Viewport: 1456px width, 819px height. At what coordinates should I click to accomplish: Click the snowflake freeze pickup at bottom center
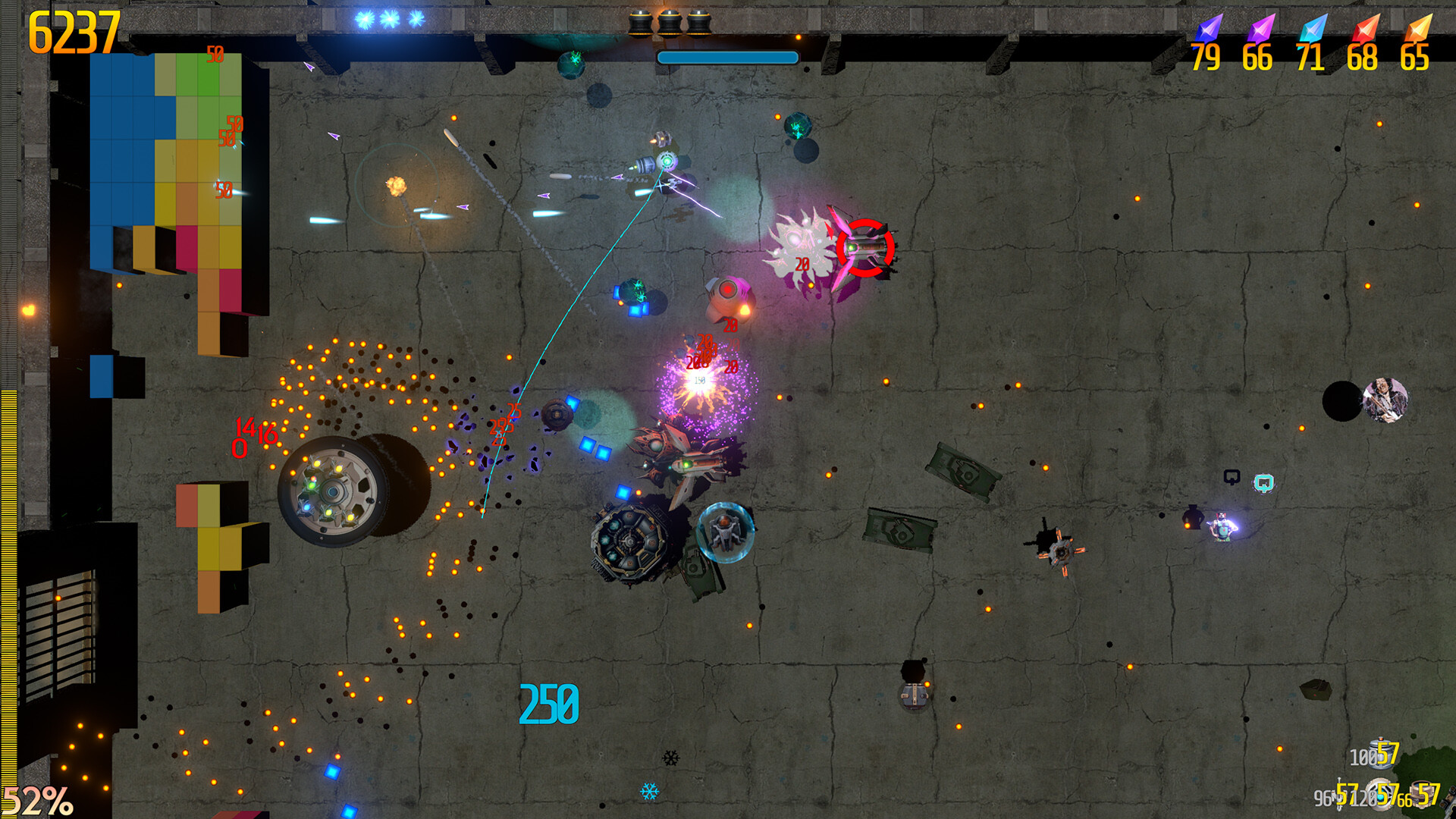click(648, 790)
